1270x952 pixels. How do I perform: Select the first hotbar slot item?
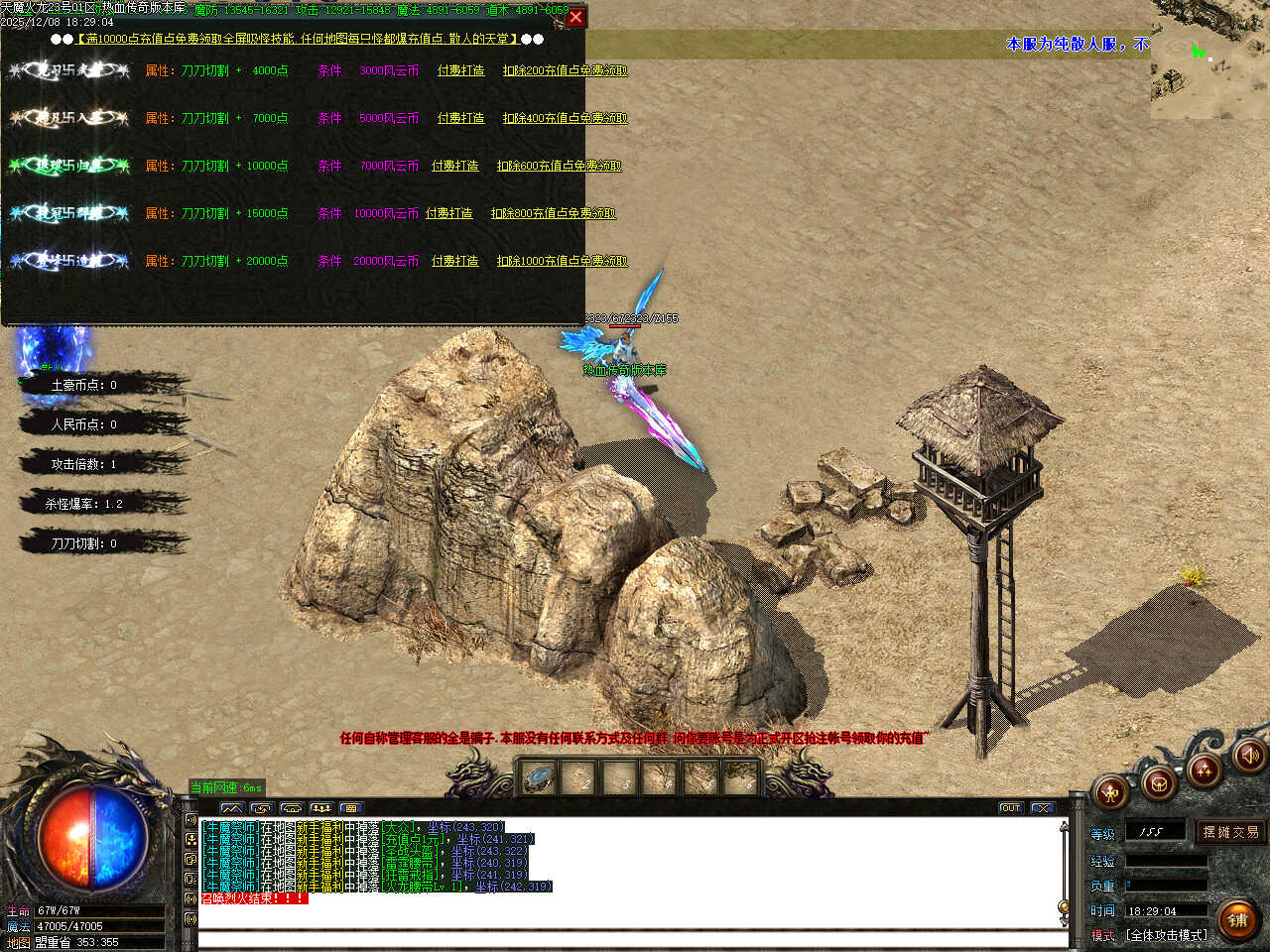click(539, 778)
